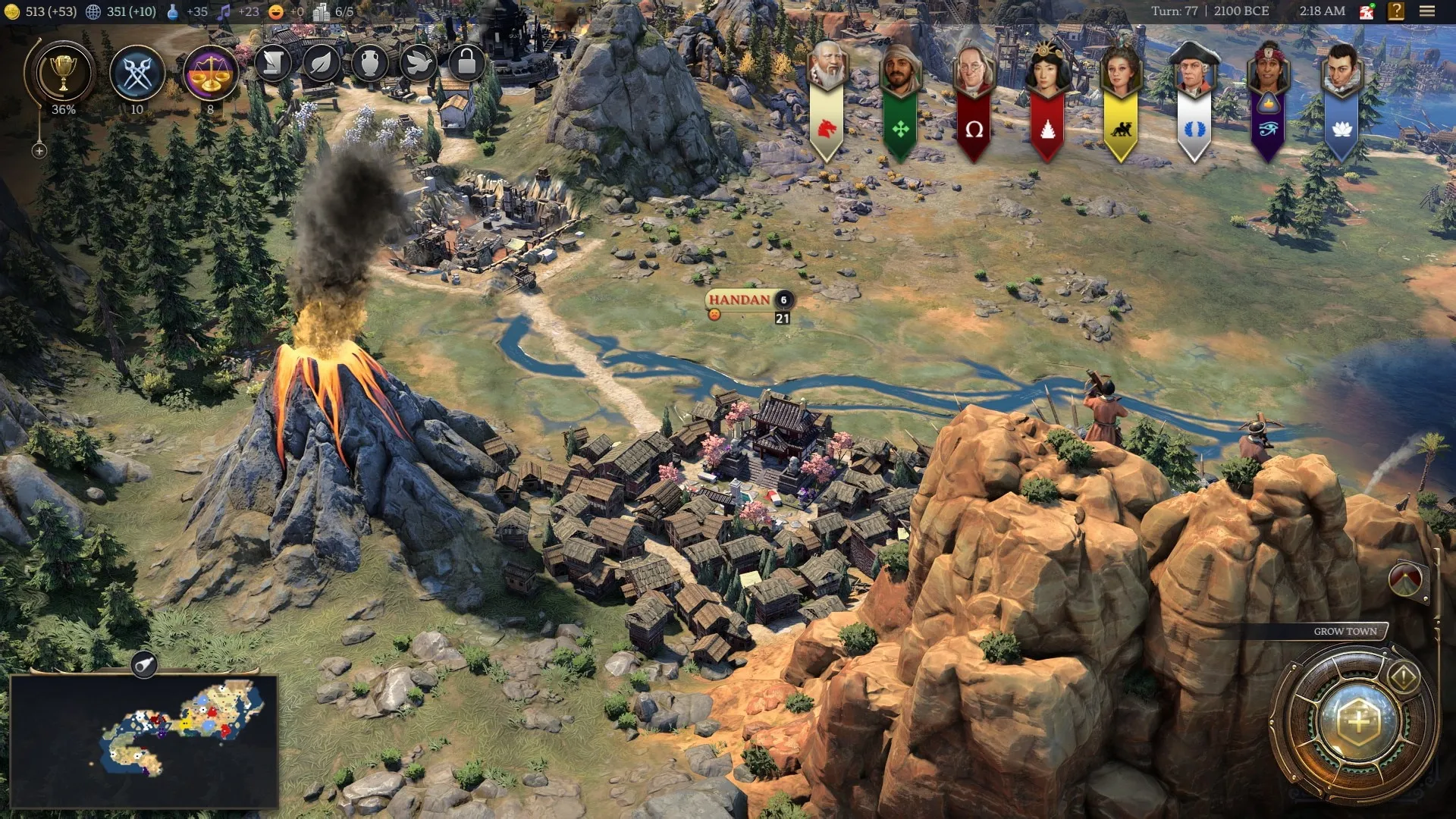Screen dimensions: 1456x819
Task: Open the dove icon panel
Action: (x=418, y=64)
